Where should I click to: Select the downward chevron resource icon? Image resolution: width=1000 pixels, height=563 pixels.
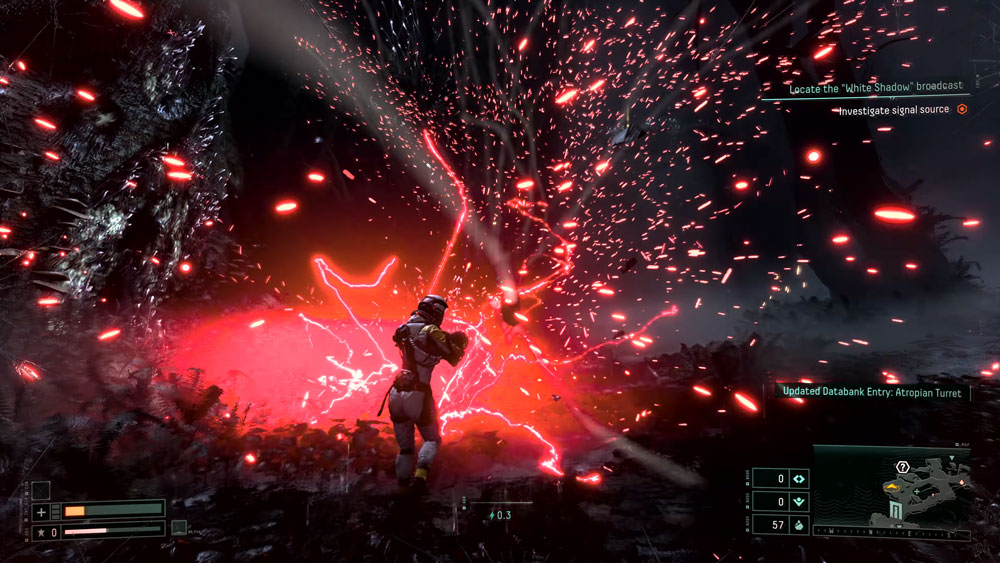799,501
